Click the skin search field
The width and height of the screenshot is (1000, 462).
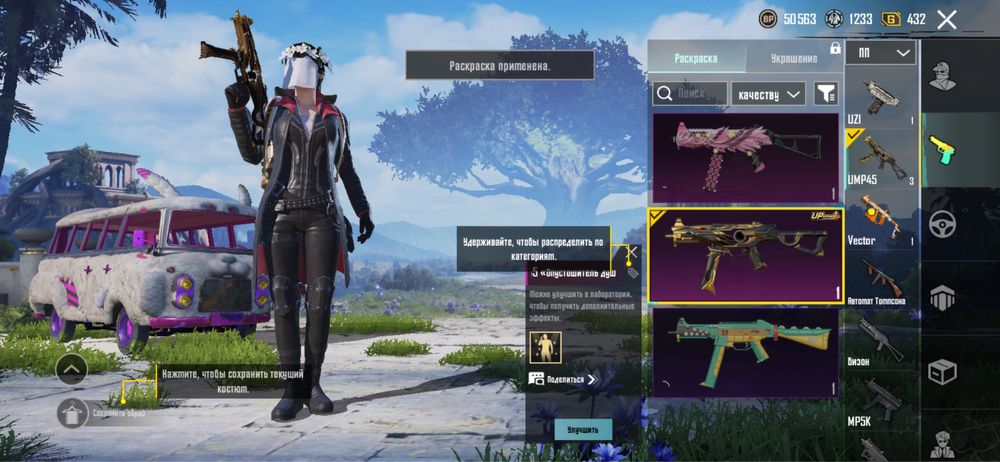tap(690, 93)
